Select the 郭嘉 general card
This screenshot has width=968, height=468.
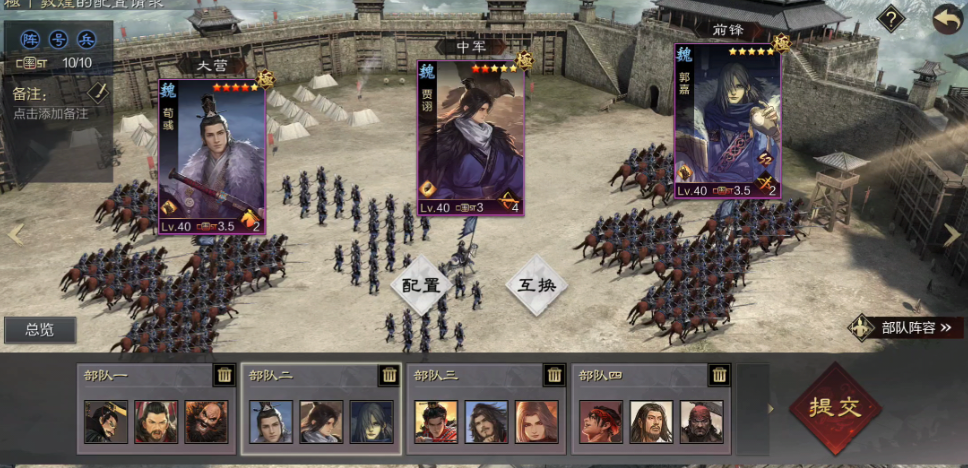[x=727, y=122]
